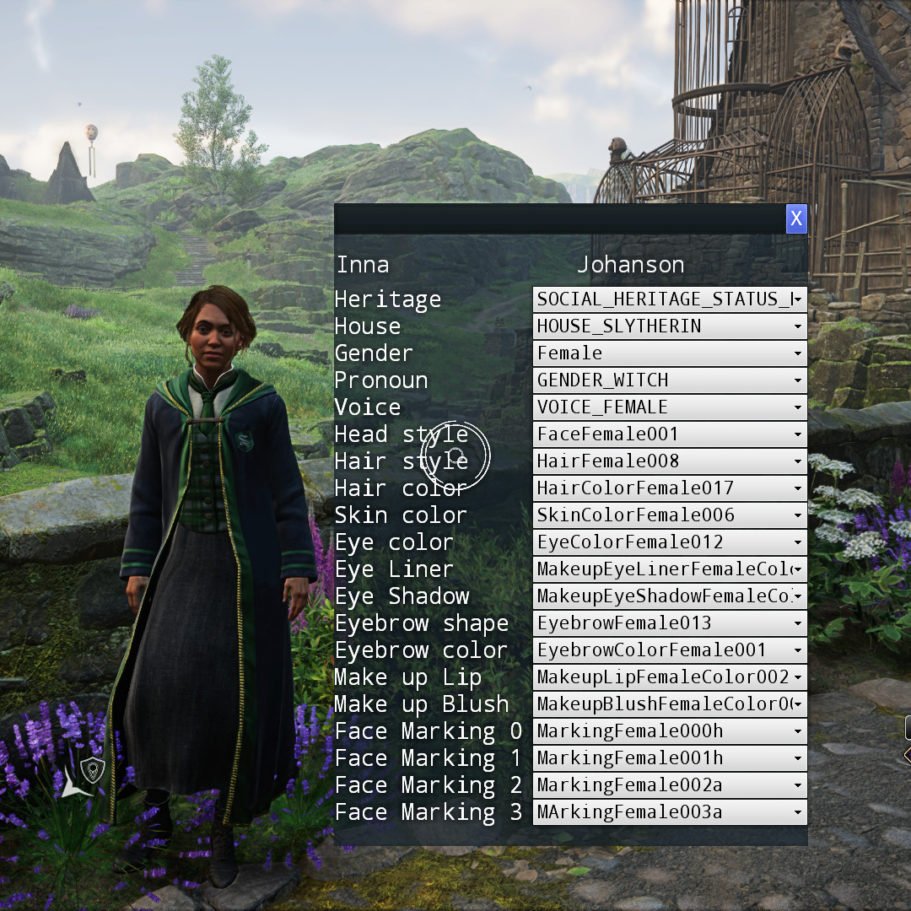
Task: Choose a different Head style
Action: [x=669, y=434]
